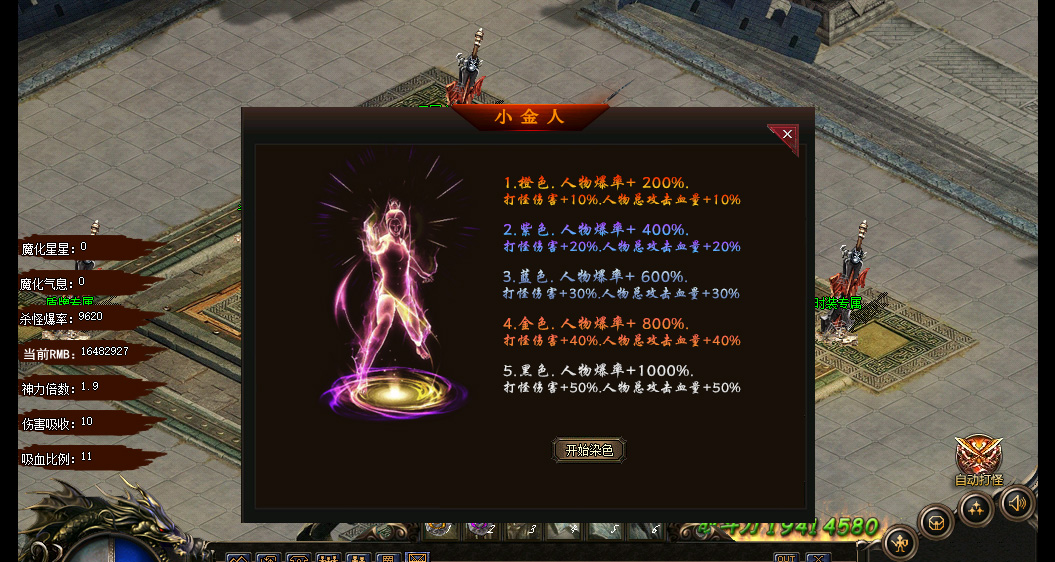Toggle the sound speaker button
This screenshot has width=1055, height=562.
pos(1017,502)
